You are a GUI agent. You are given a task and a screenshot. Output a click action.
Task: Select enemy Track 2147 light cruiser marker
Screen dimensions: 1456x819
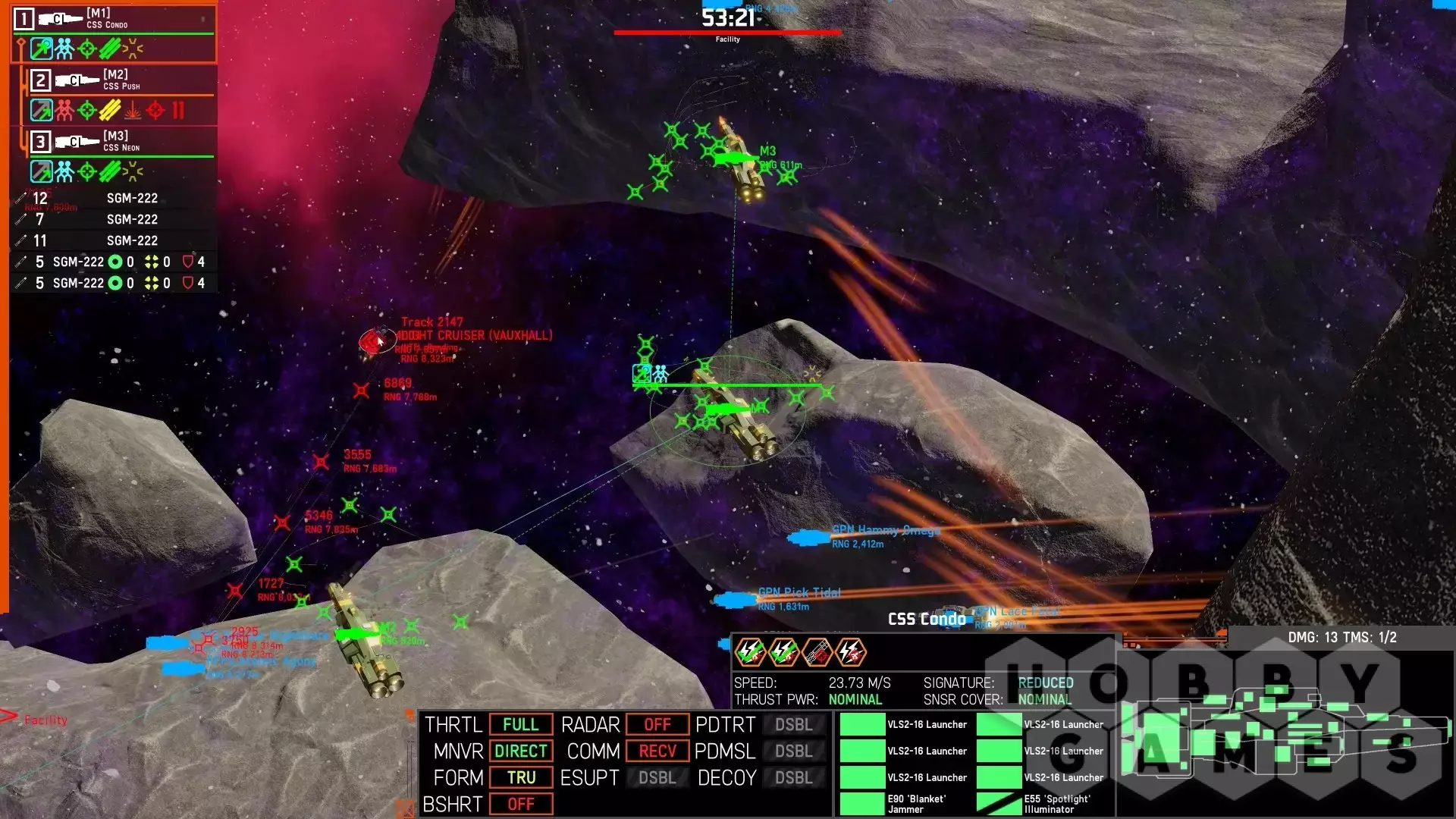click(x=373, y=341)
